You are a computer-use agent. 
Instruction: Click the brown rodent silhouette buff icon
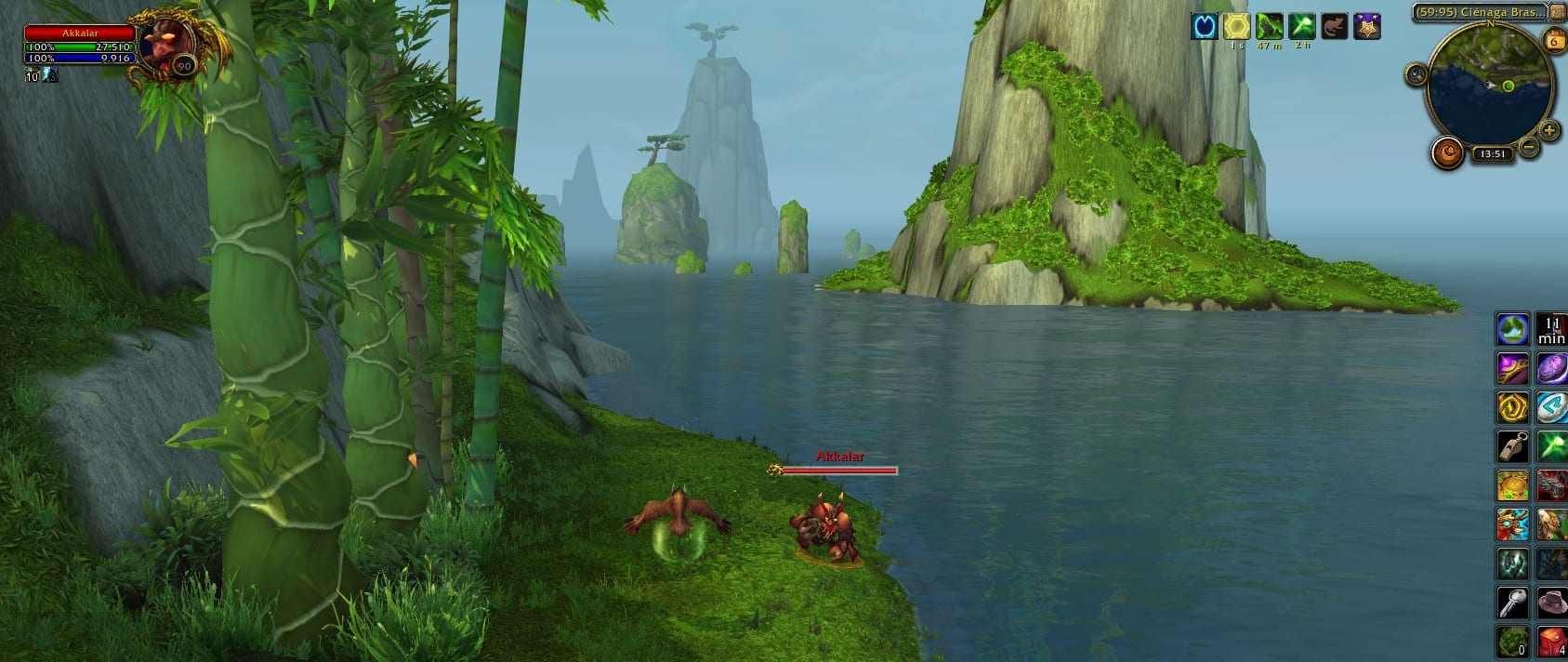1334,26
